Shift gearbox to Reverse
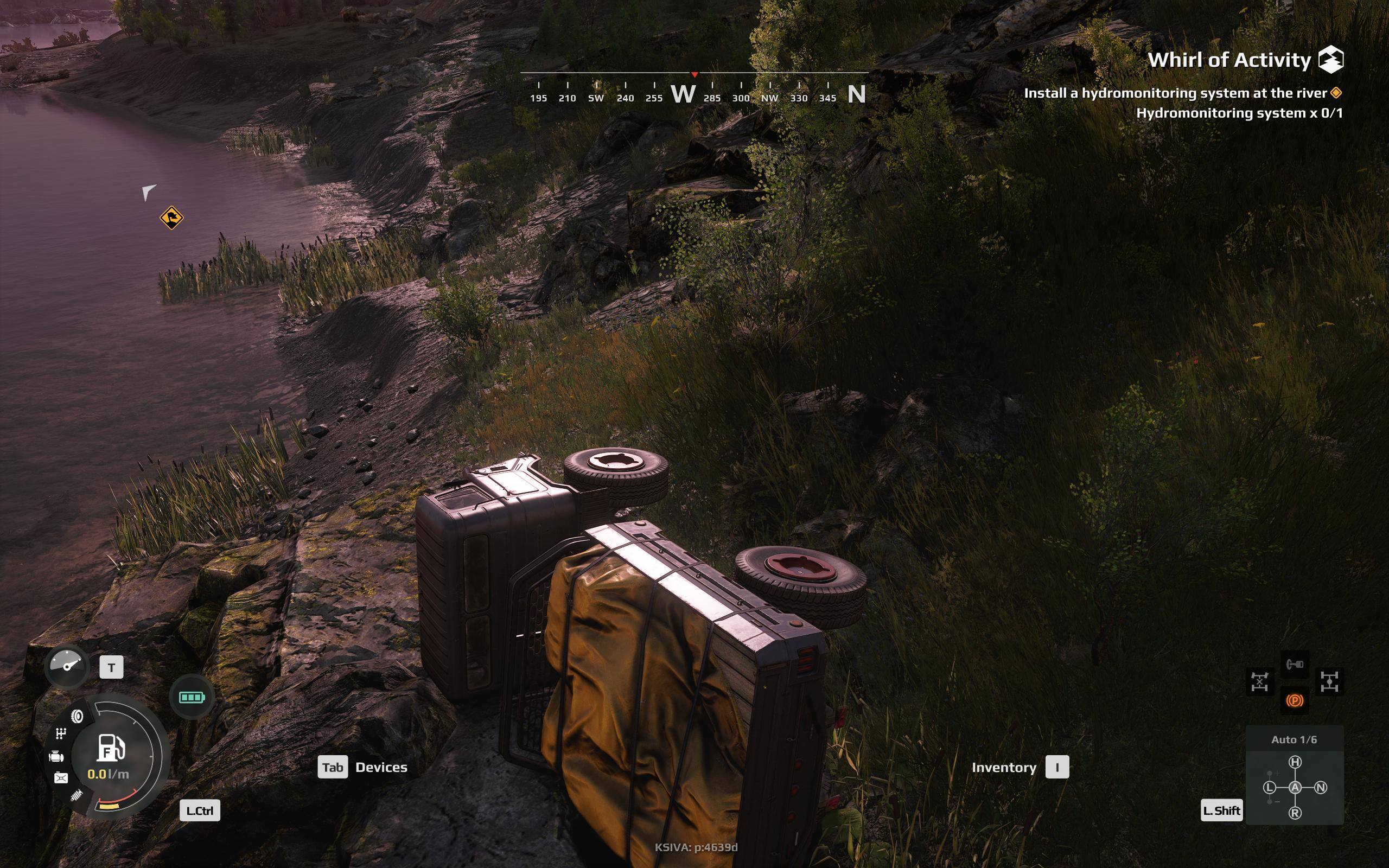 pyautogui.click(x=1295, y=813)
